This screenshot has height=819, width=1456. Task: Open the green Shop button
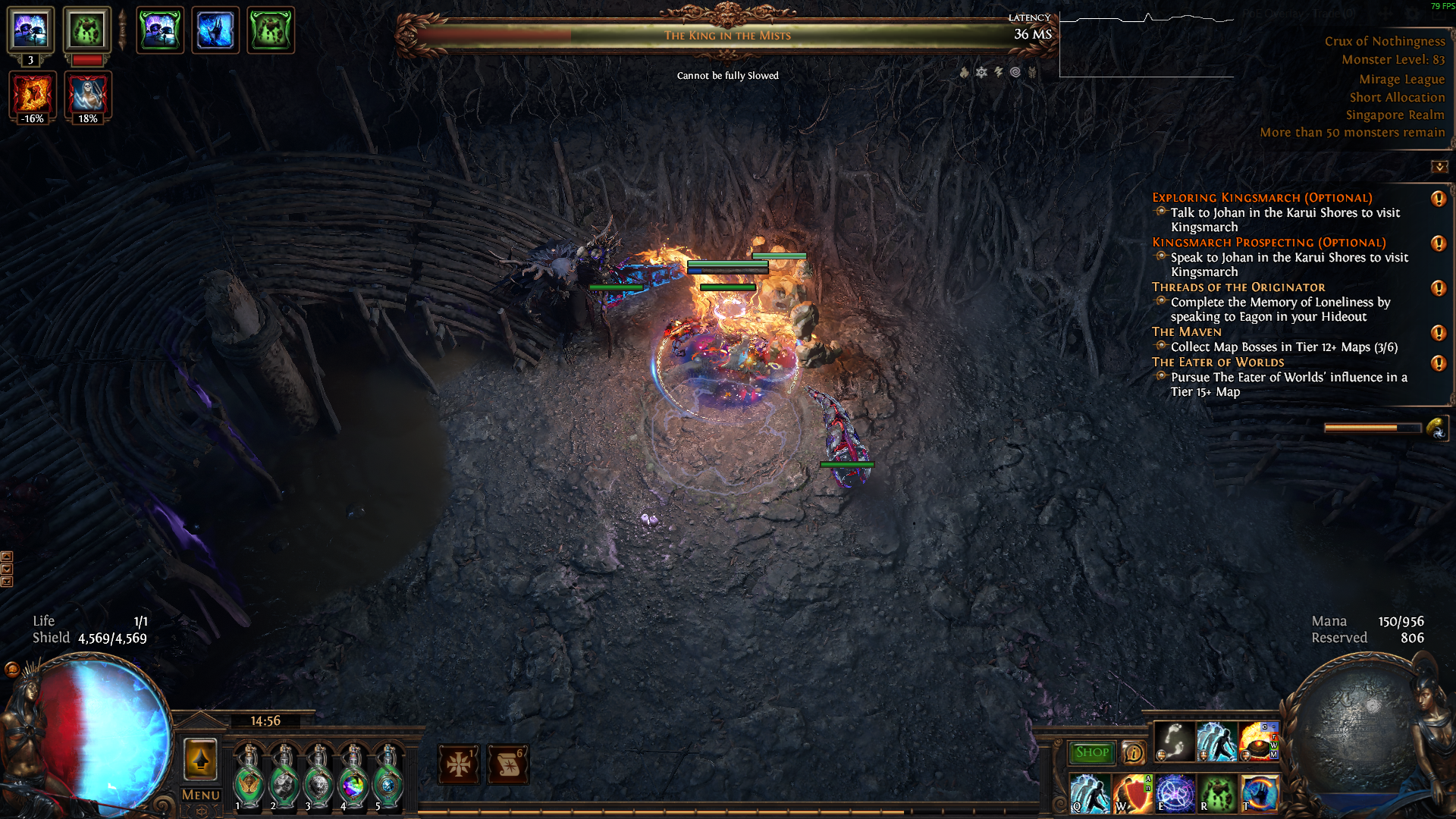click(x=1091, y=752)
